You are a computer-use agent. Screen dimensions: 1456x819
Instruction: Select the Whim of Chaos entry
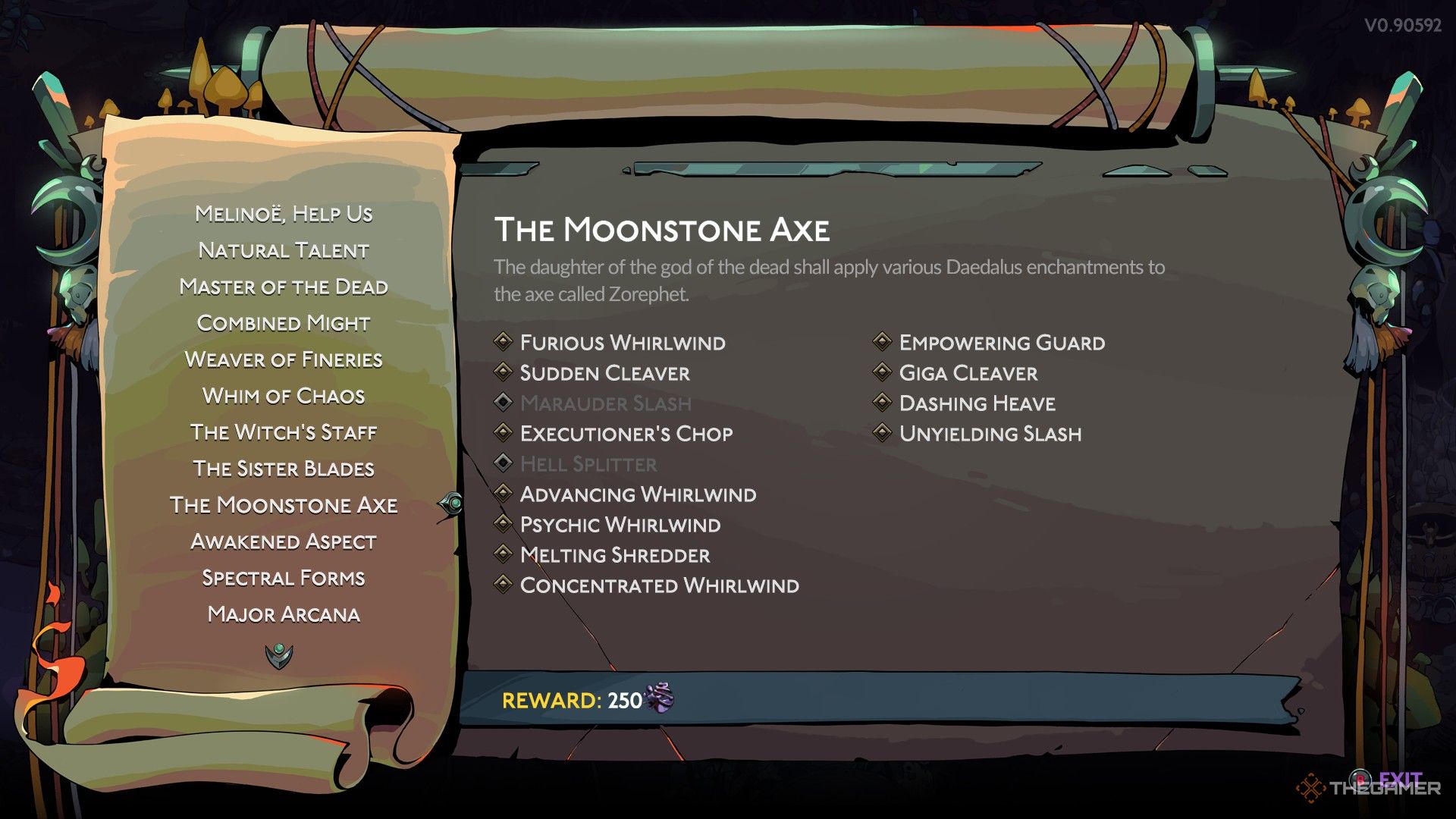pyautogui.click(x=284, y=396)
